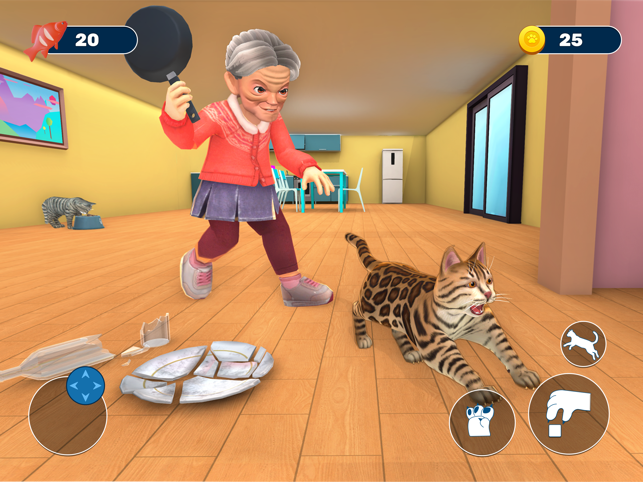Activate the jumping cat button

coord(583,344)
